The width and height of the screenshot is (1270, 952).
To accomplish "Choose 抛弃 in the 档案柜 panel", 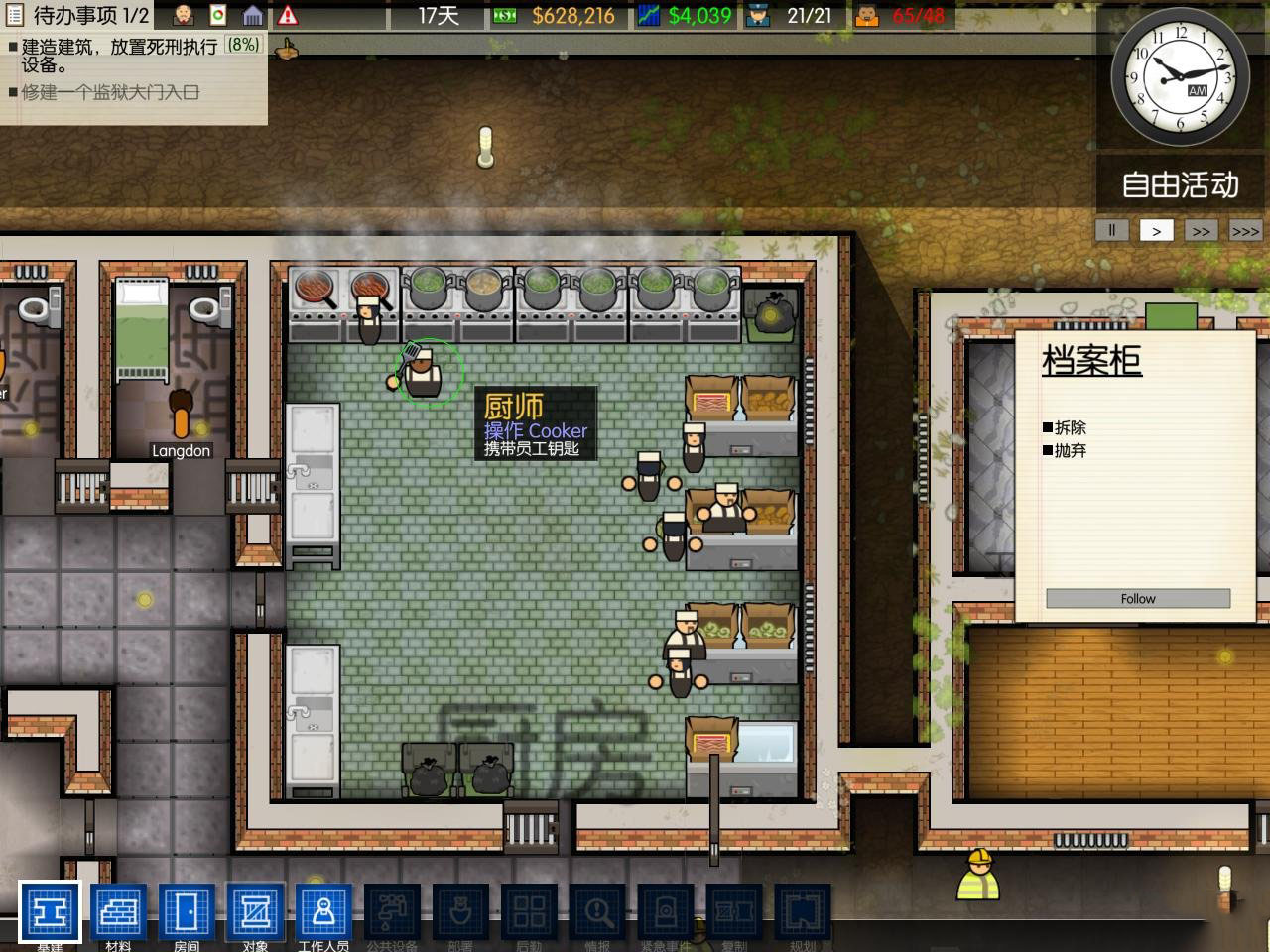I will coord(1070,450).
